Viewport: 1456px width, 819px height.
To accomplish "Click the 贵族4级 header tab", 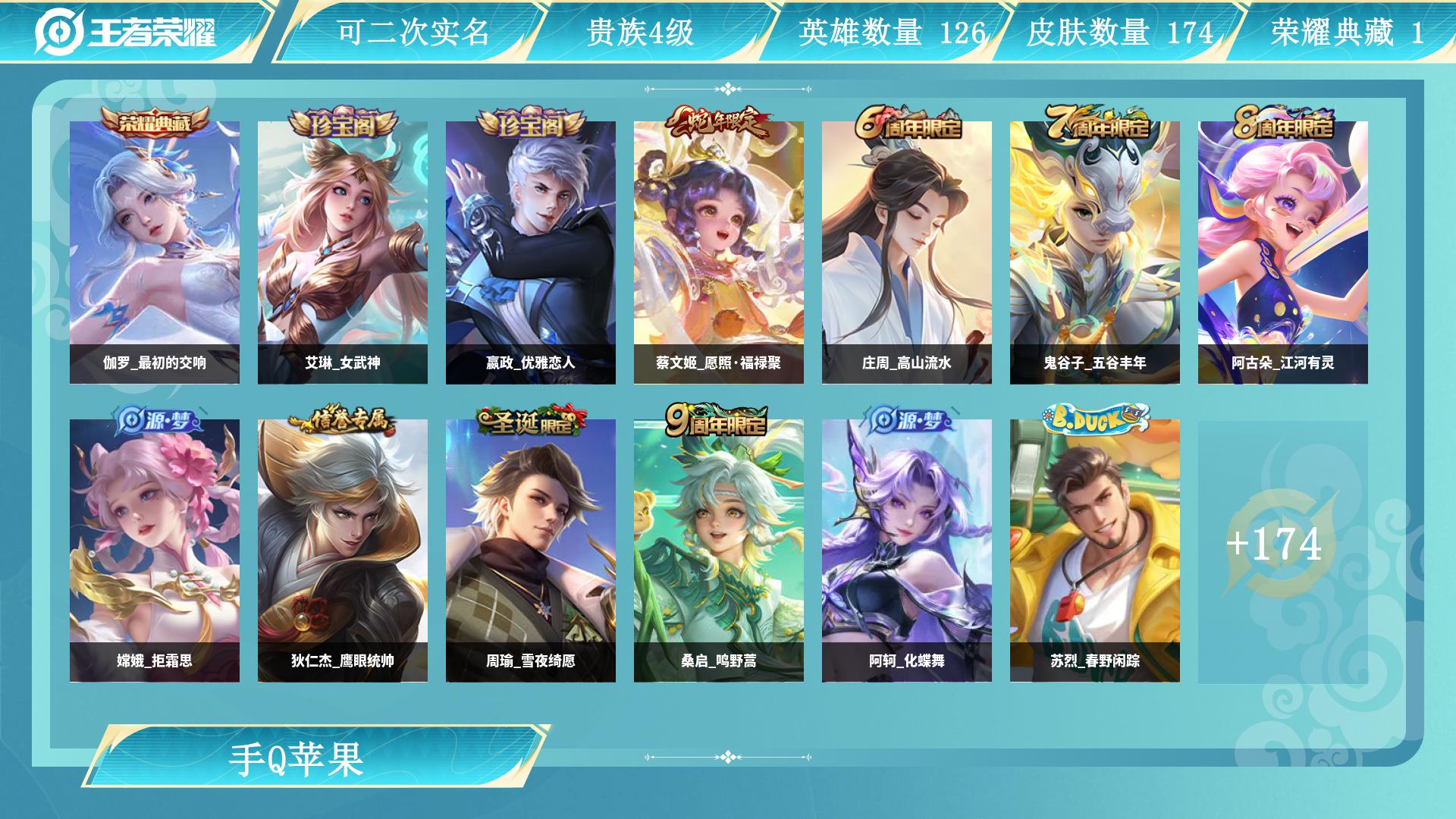I will click(x=641, y=32).
